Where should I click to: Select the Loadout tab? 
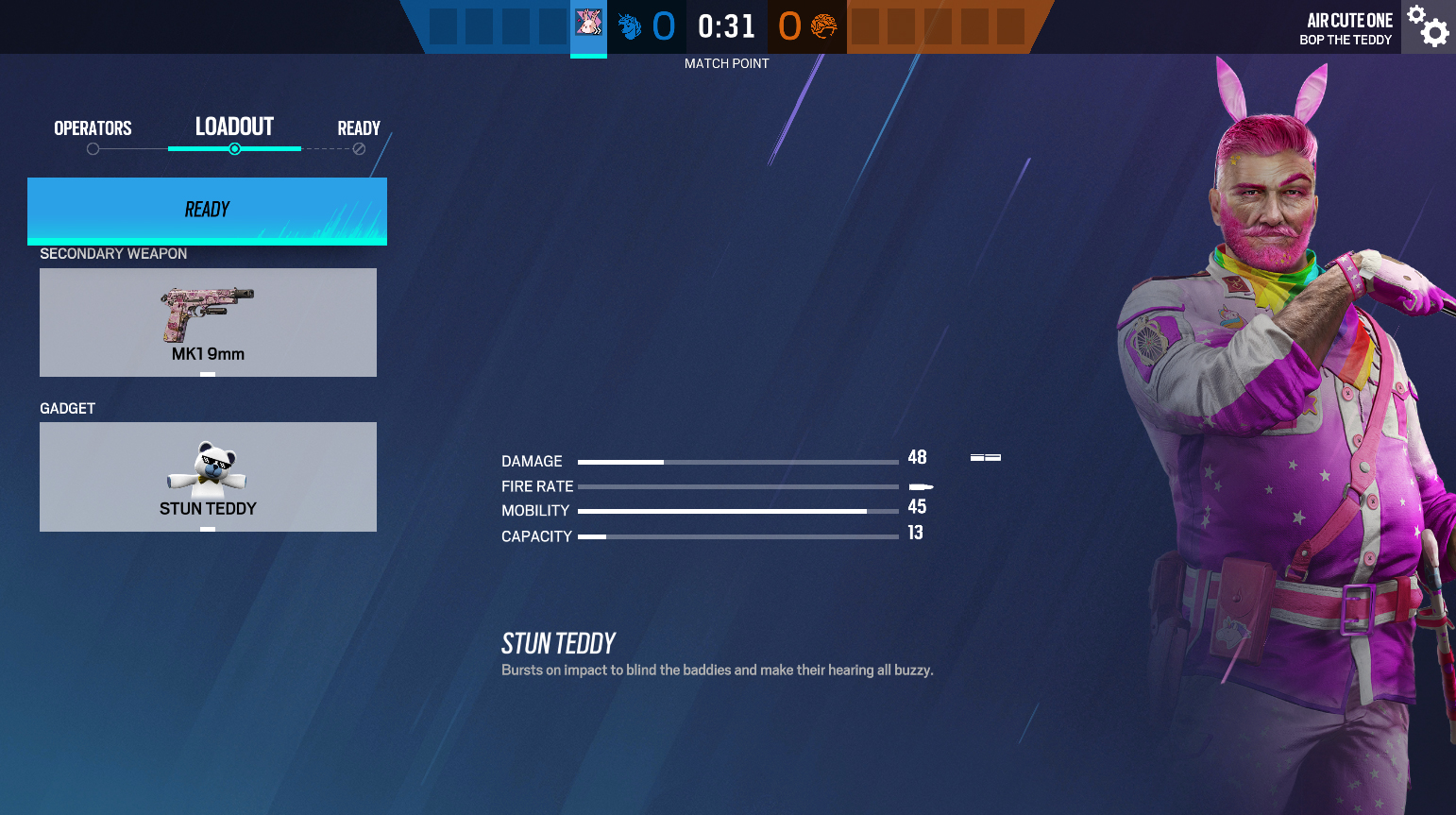point(234,127)
